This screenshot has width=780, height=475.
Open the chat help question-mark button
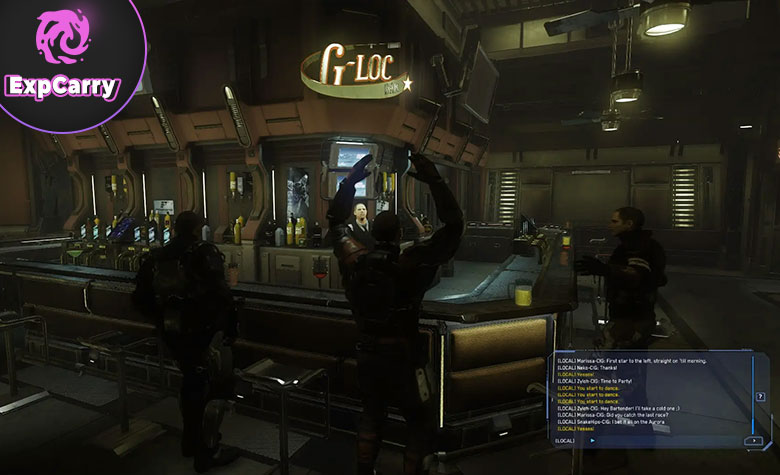(x=761, y=396)
